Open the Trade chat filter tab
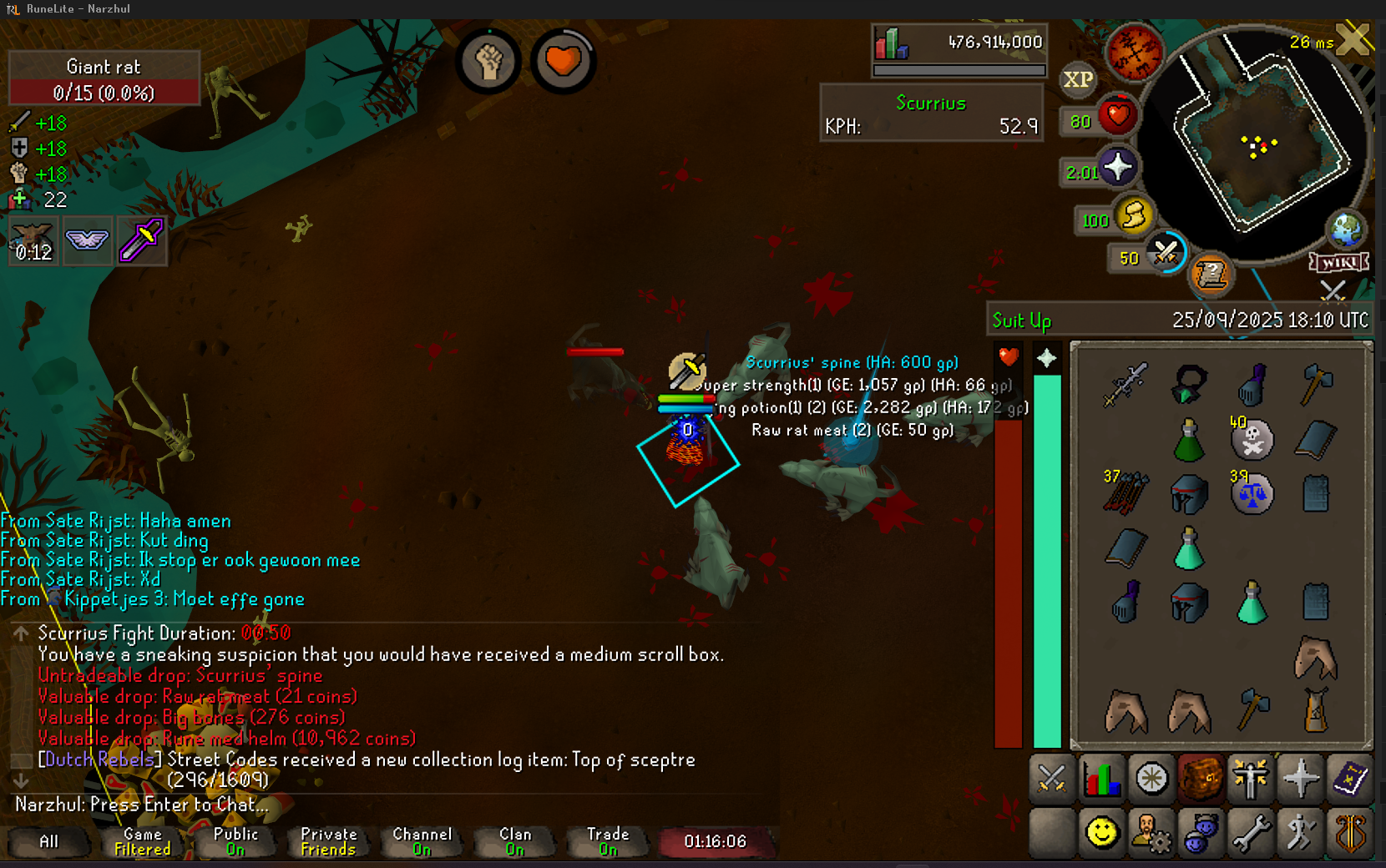The width and height of the screenshot is (1386, 868). pyautogui.click(x=608, y=841)
